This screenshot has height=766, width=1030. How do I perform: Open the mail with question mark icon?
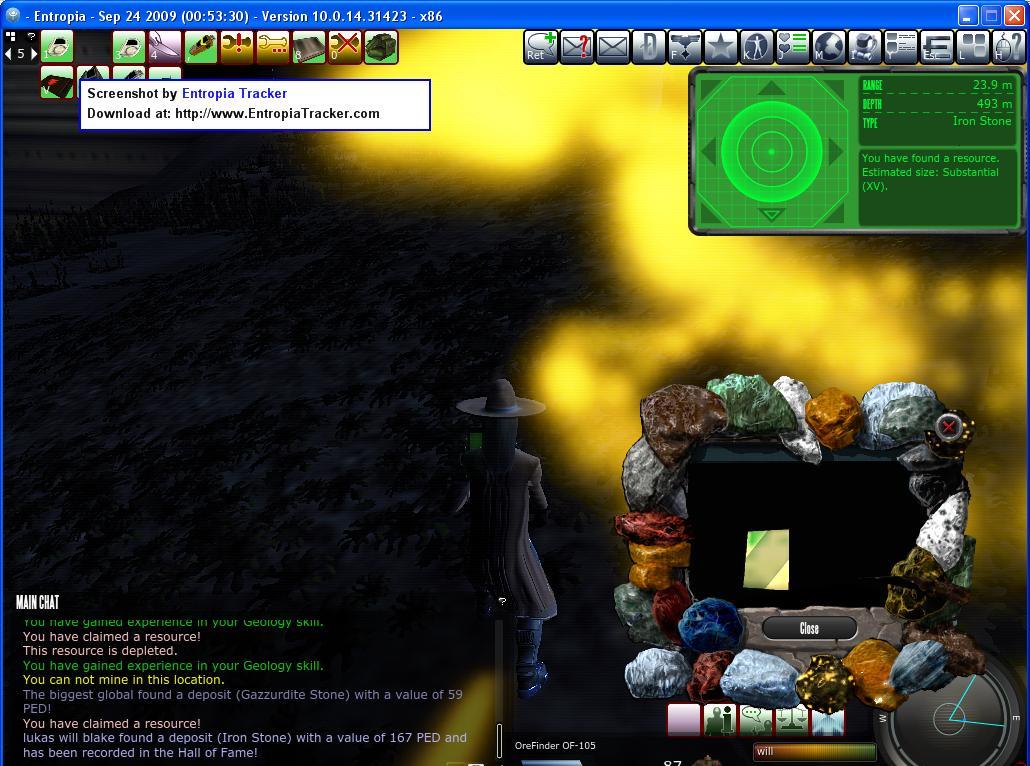[577, 46]
